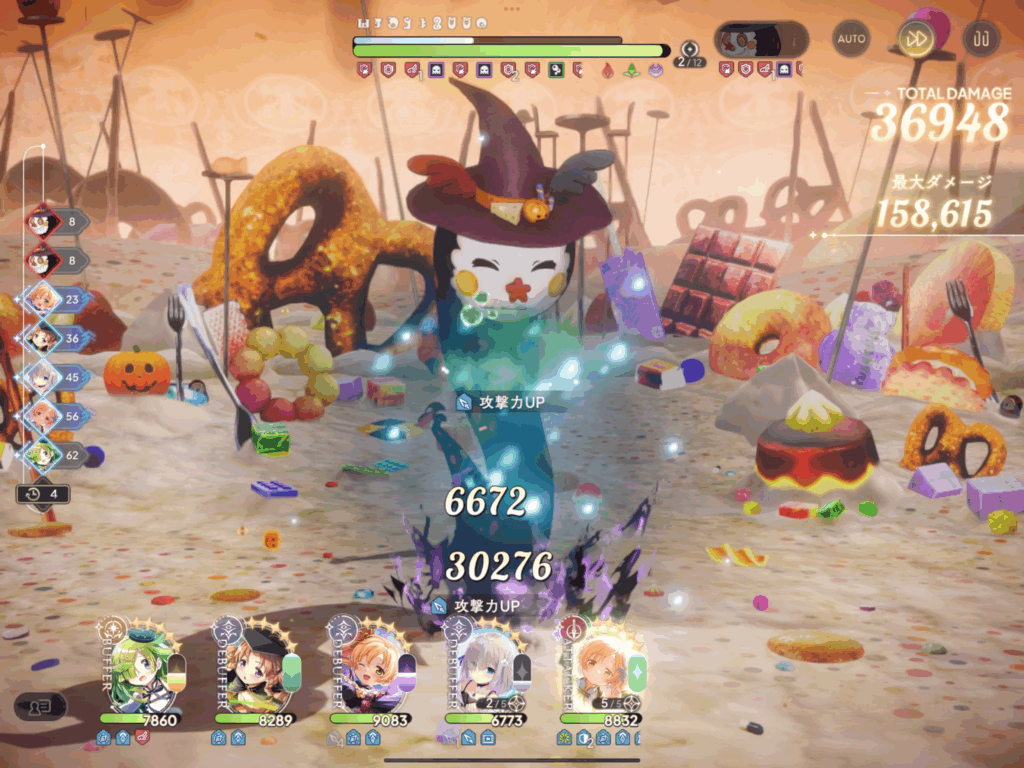Select the silver-haired character with 6773 HP
Image resolution: width=1024 pixels, height=768 pixels.
tap(487, 667)
